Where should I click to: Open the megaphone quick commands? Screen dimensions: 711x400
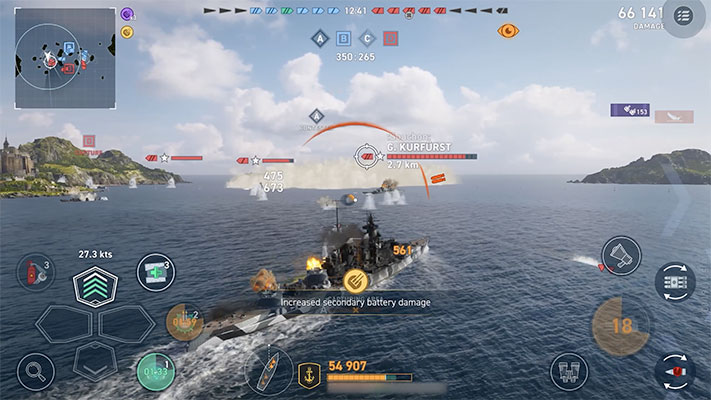(x=620, y=257)
